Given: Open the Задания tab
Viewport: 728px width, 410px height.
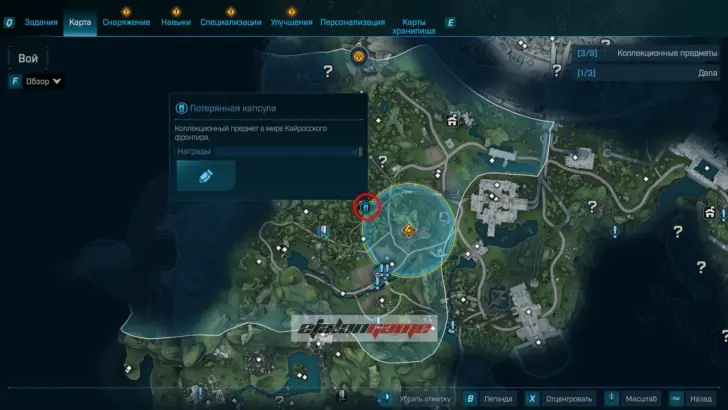Looking at the screenshot, I should click(41, 22).
